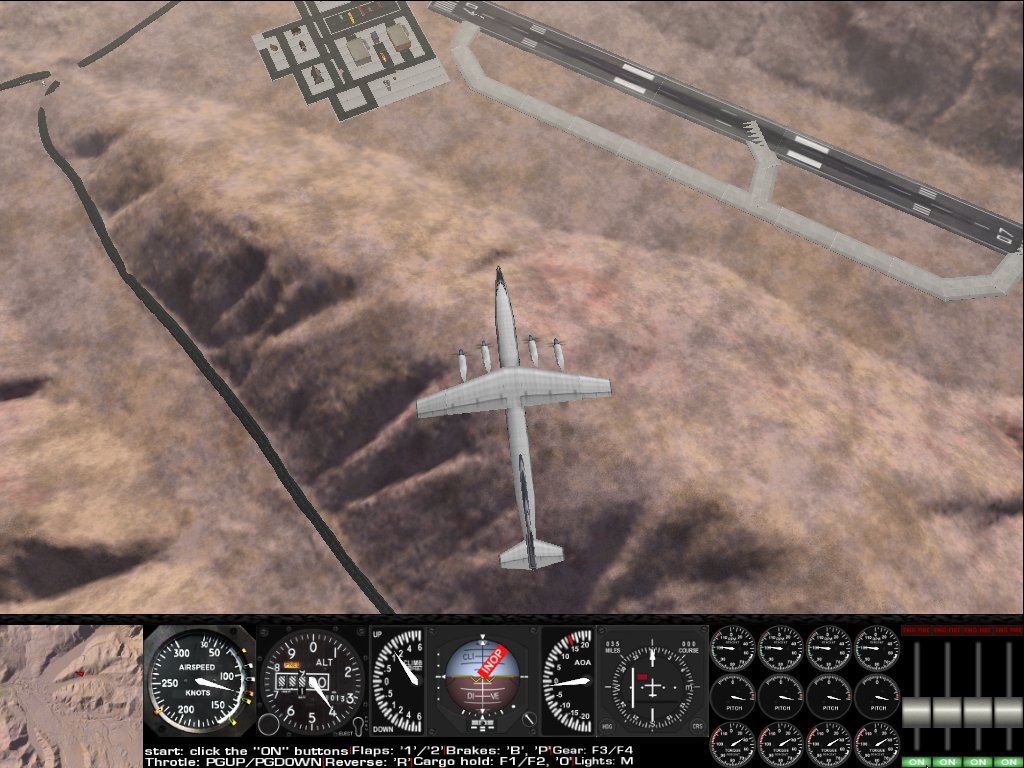Image resolution: width=1024 pixels, height=768 pixels.
Task: Grab the engine 3 throttle lever handle
Action: [977, 712]
